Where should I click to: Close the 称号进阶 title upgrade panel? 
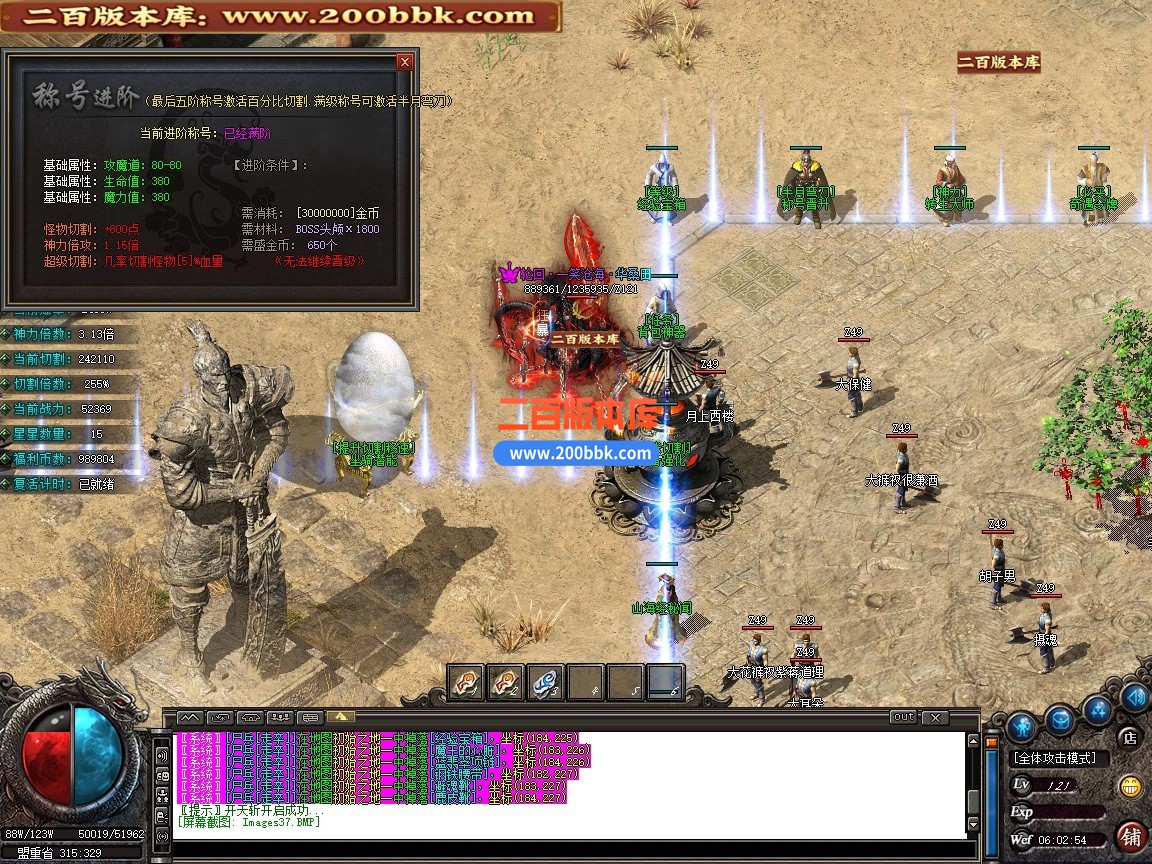click(x=404, y=62)
